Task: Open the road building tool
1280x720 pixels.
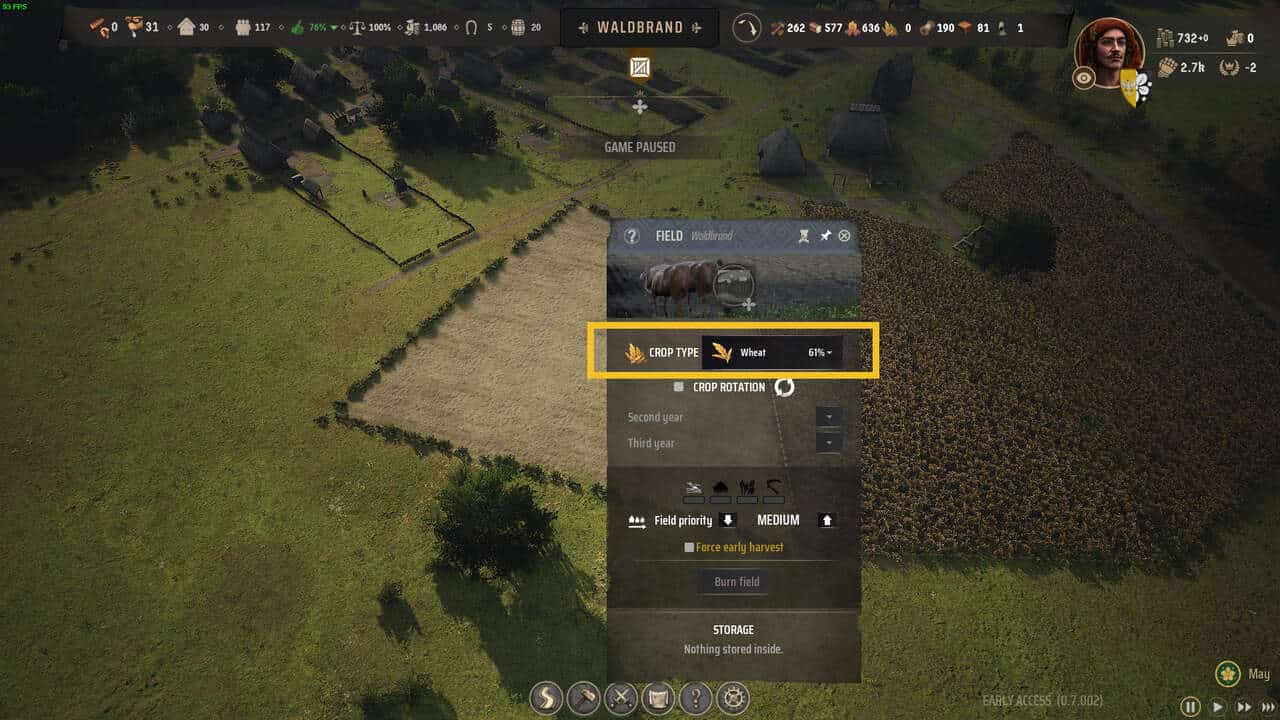Action: tap(546, 697)
